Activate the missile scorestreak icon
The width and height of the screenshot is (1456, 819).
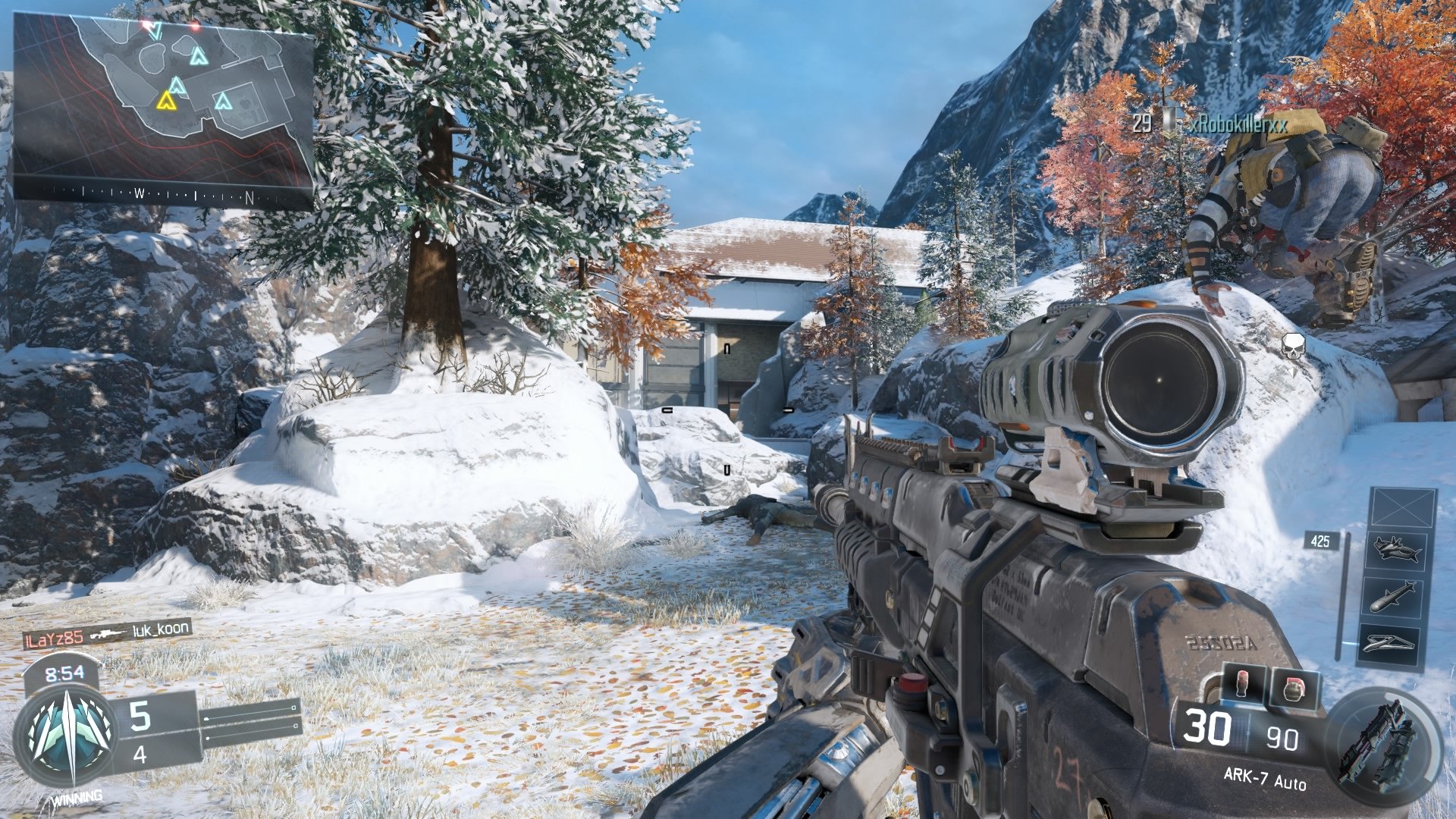pyautogui.click(x=1393, y=596)
